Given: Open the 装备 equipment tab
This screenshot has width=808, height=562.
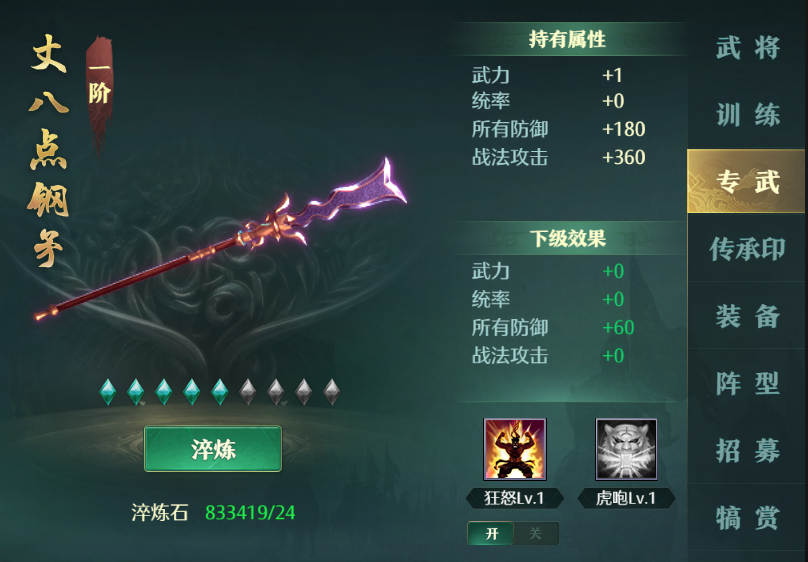Looking at the screenshot, I should (x=747, y=316).
